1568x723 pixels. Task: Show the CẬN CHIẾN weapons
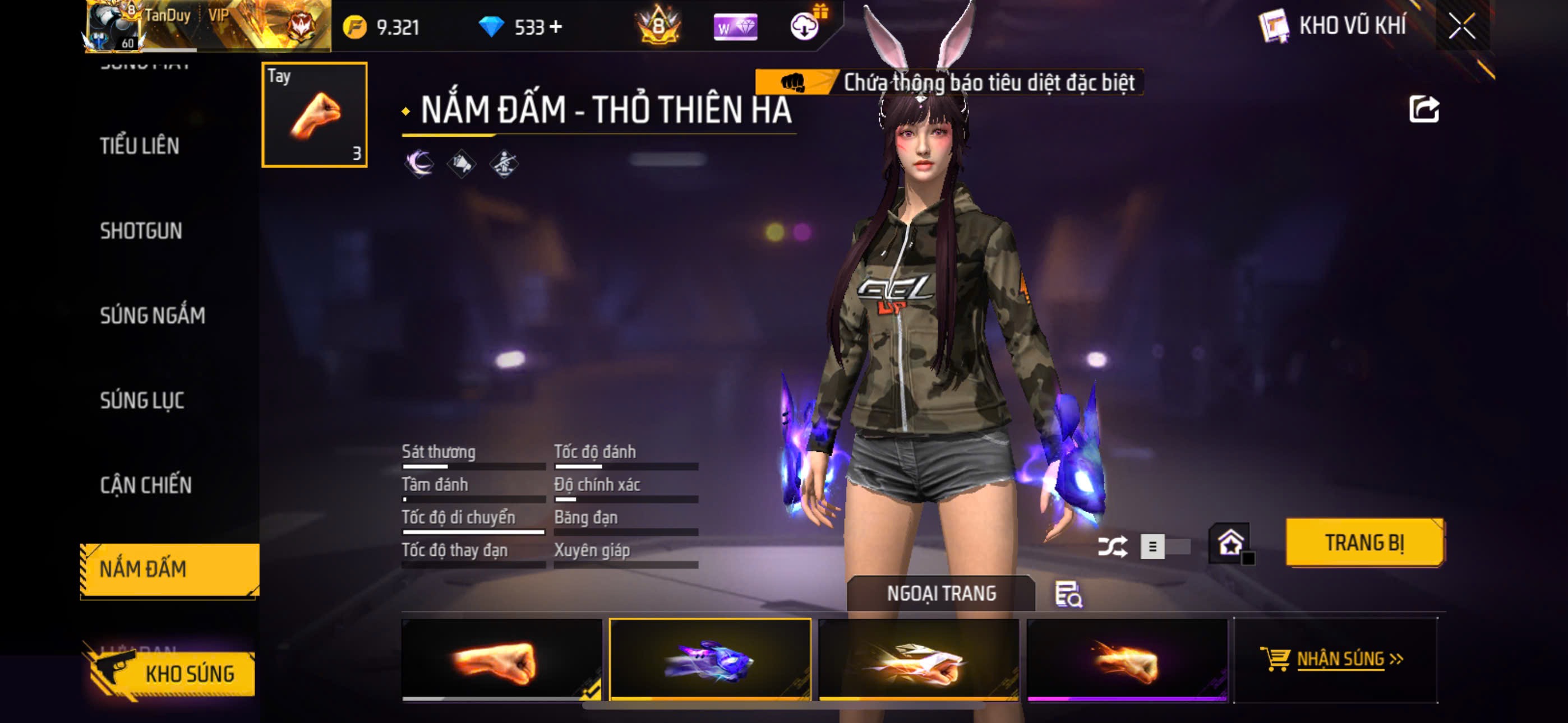tap(145, 485)
